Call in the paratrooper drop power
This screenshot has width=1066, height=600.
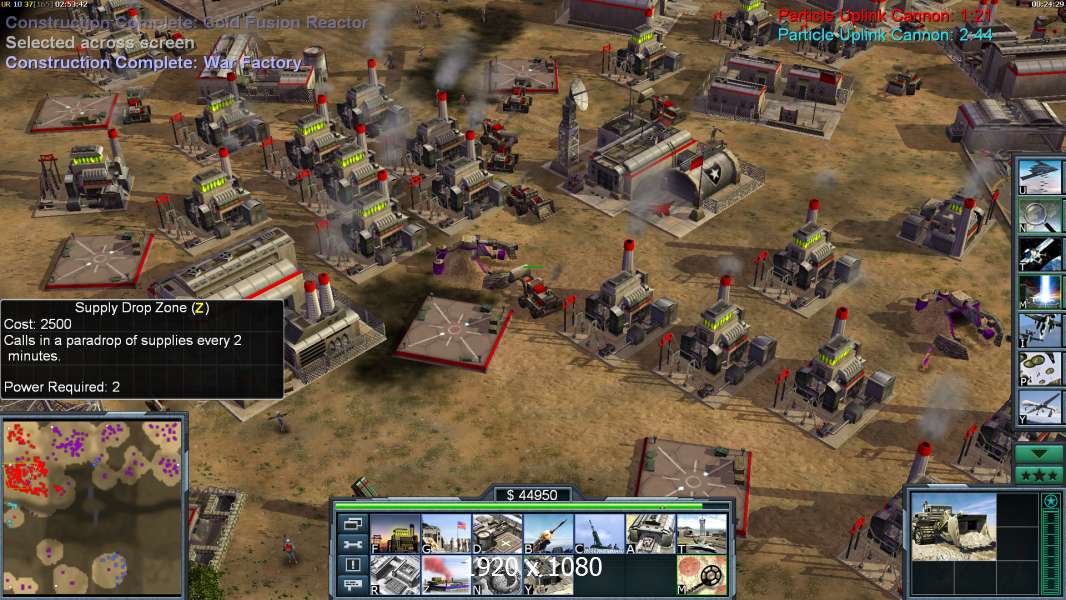(1039, 368)
